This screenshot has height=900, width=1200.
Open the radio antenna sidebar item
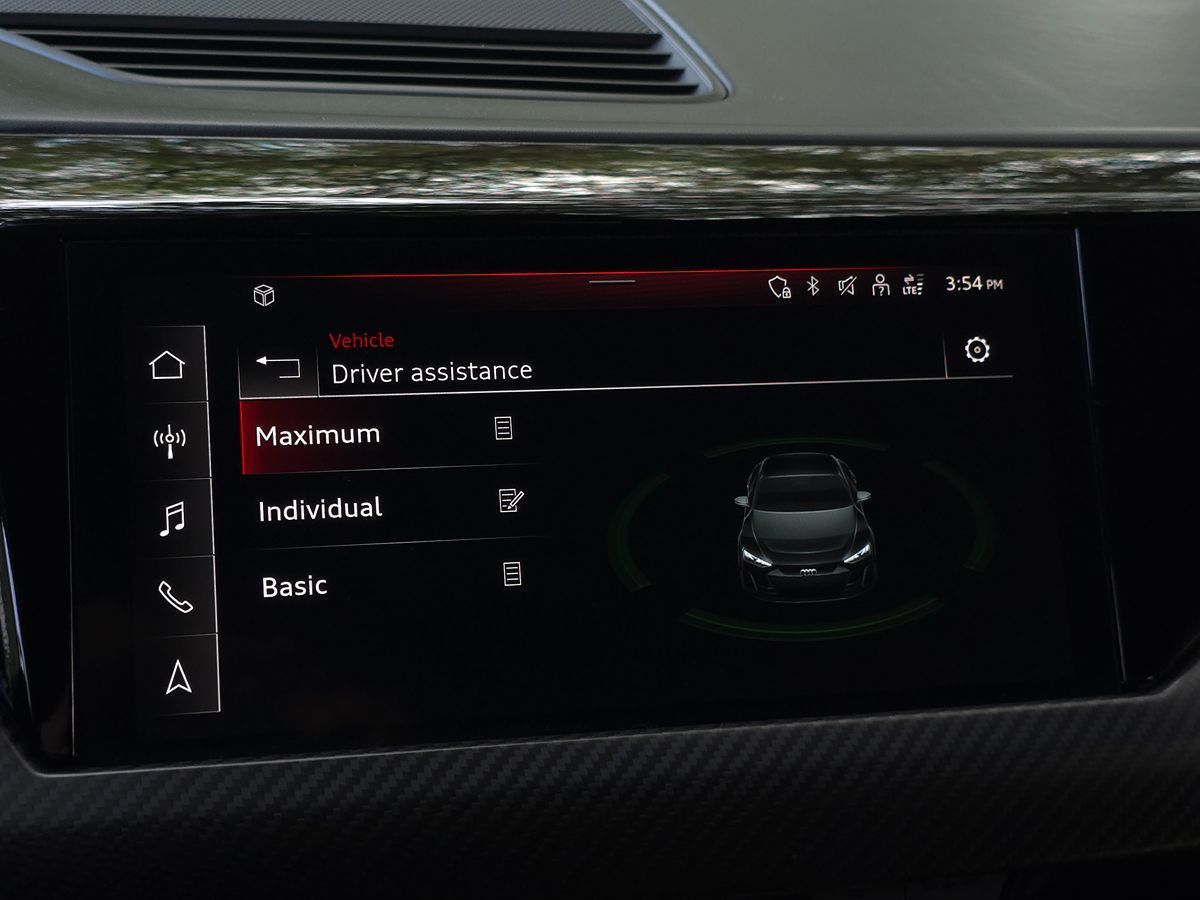[x=169, y=438]
